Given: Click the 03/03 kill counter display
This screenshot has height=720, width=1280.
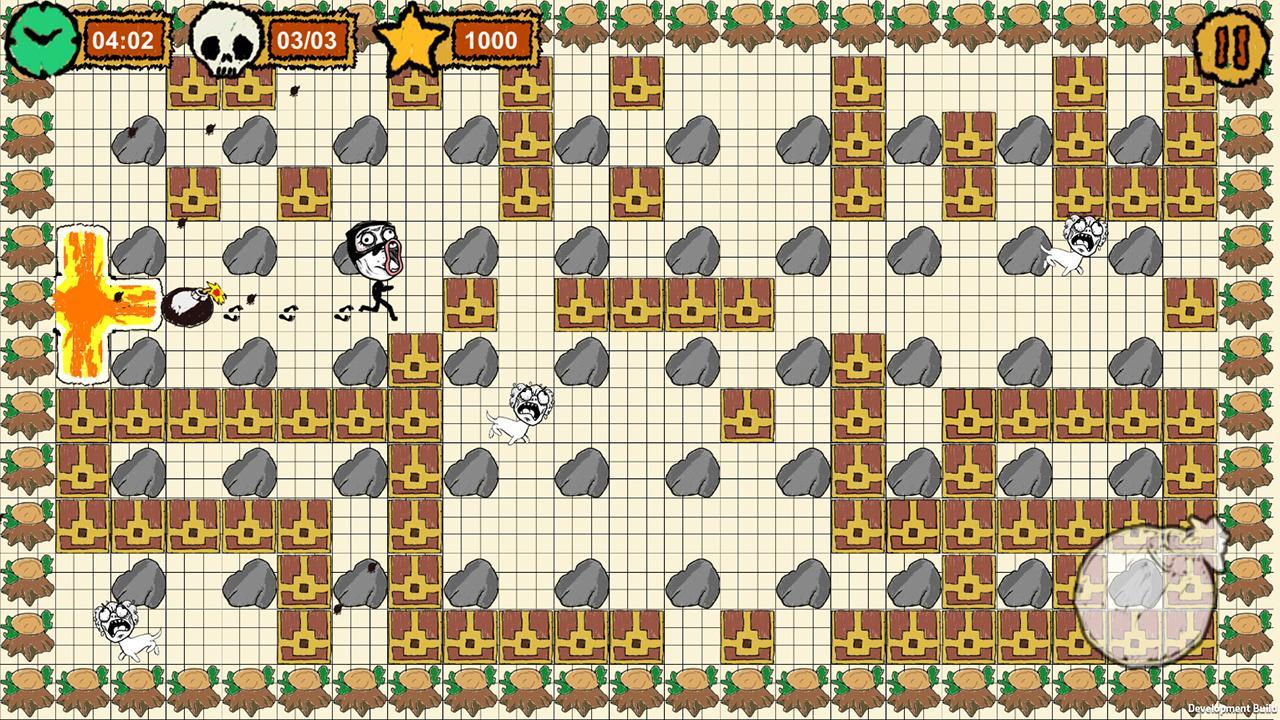Looking at the screenshot, I should [x=306, y=40].
